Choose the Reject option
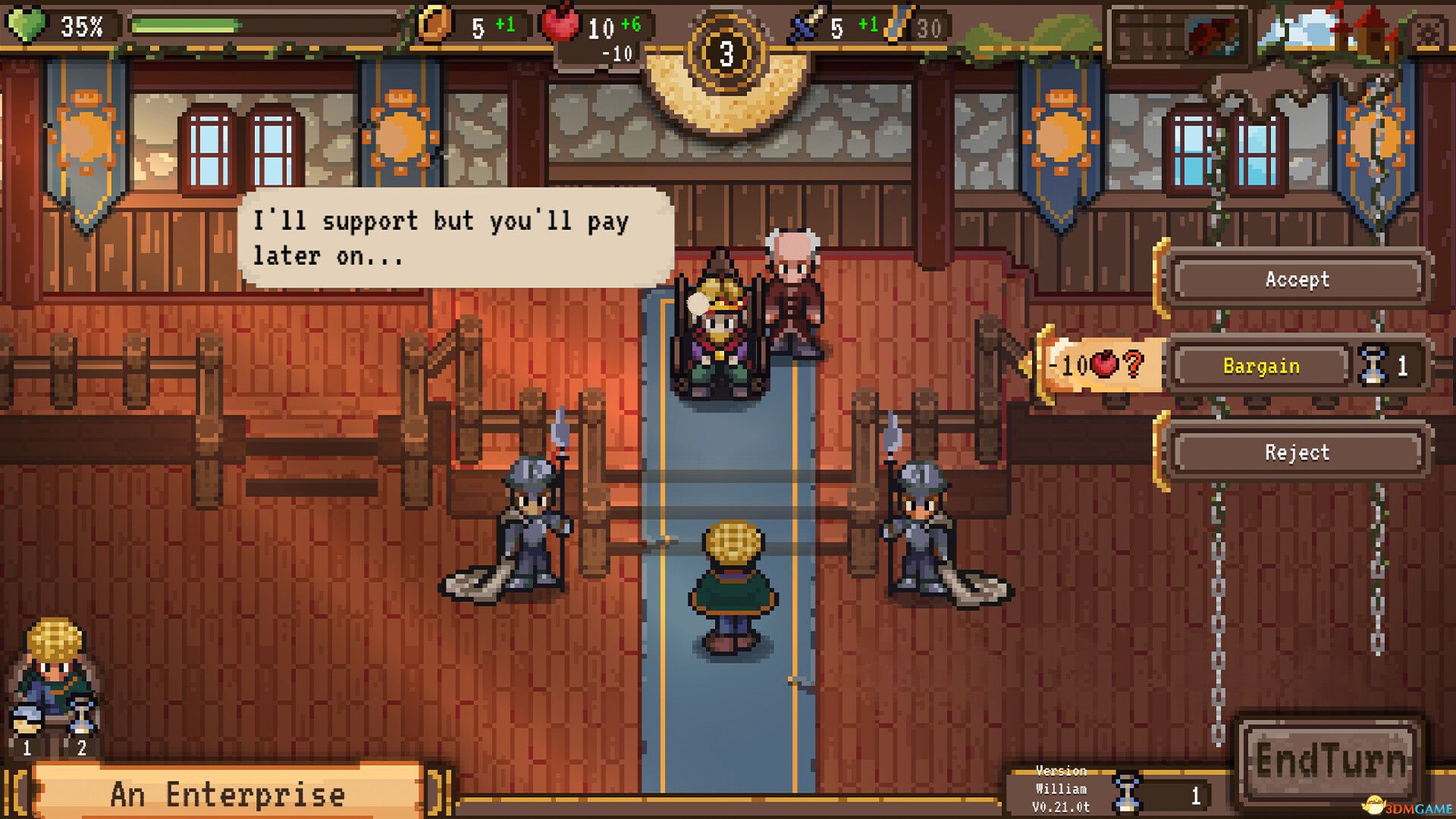The height and width of the screenshot is (819, 1456). click(x=1297, y=453)
